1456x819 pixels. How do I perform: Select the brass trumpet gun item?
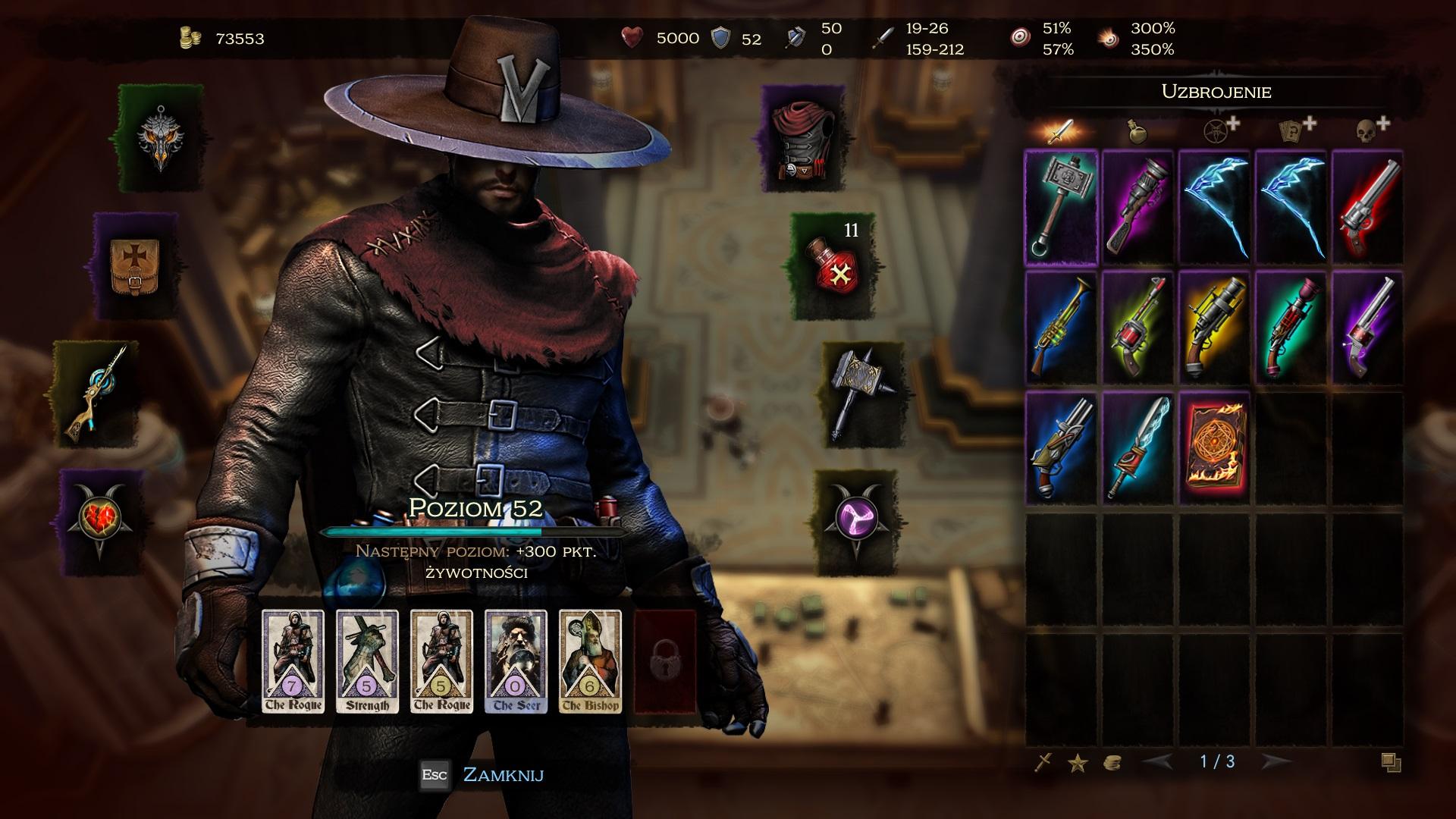pyautogui.click(x=1060, y=328)
